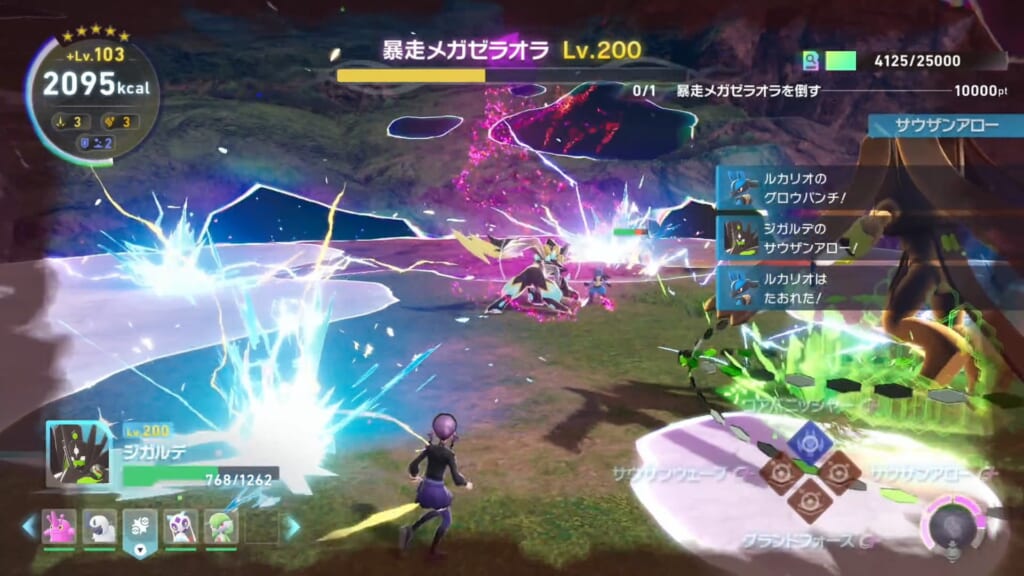The image size is (1024, 576).
Task: Click the rank points icon beside 4125/25000
Action: [812, 61]
